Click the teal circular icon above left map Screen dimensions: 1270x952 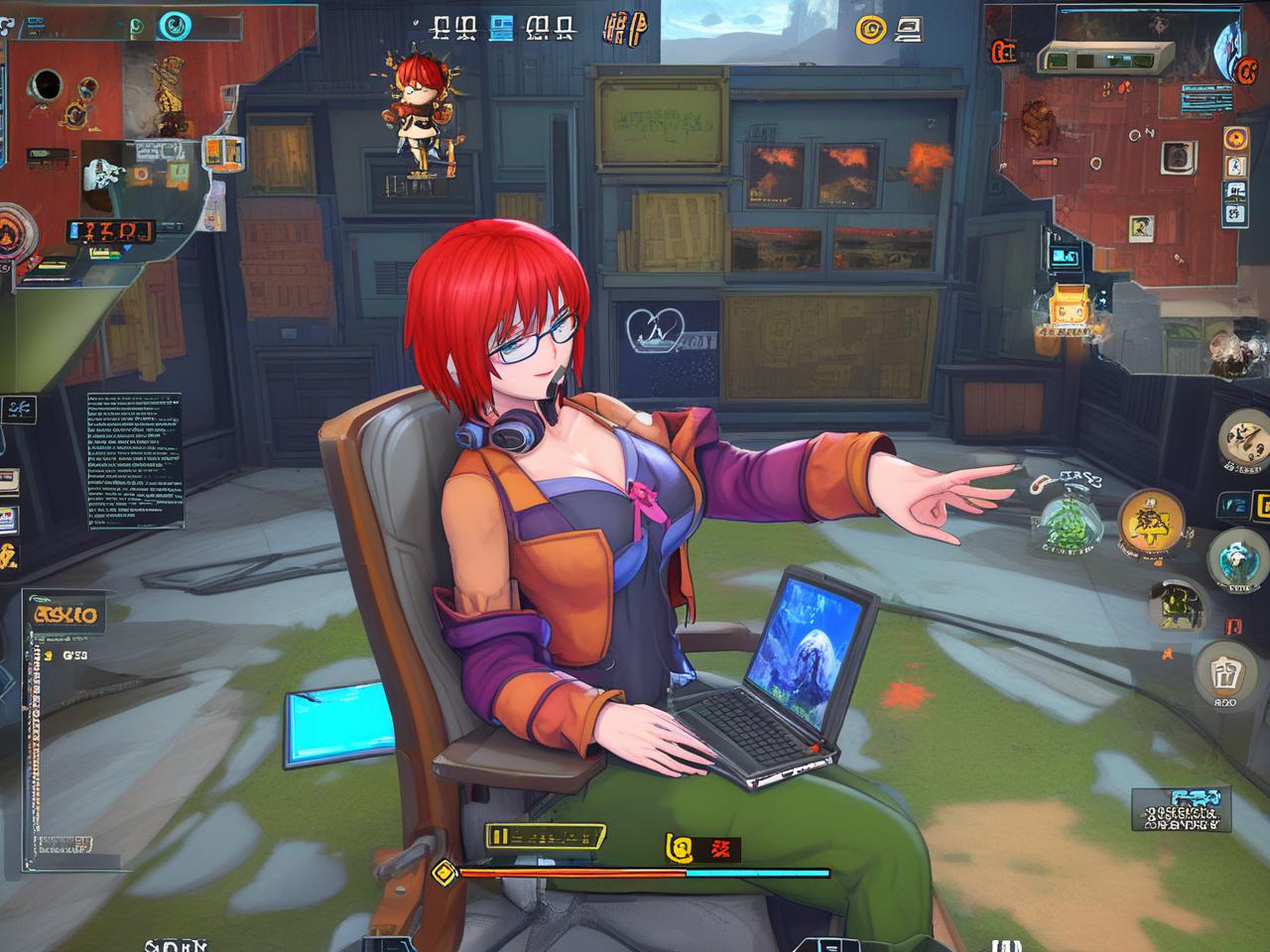pos(175,24)
